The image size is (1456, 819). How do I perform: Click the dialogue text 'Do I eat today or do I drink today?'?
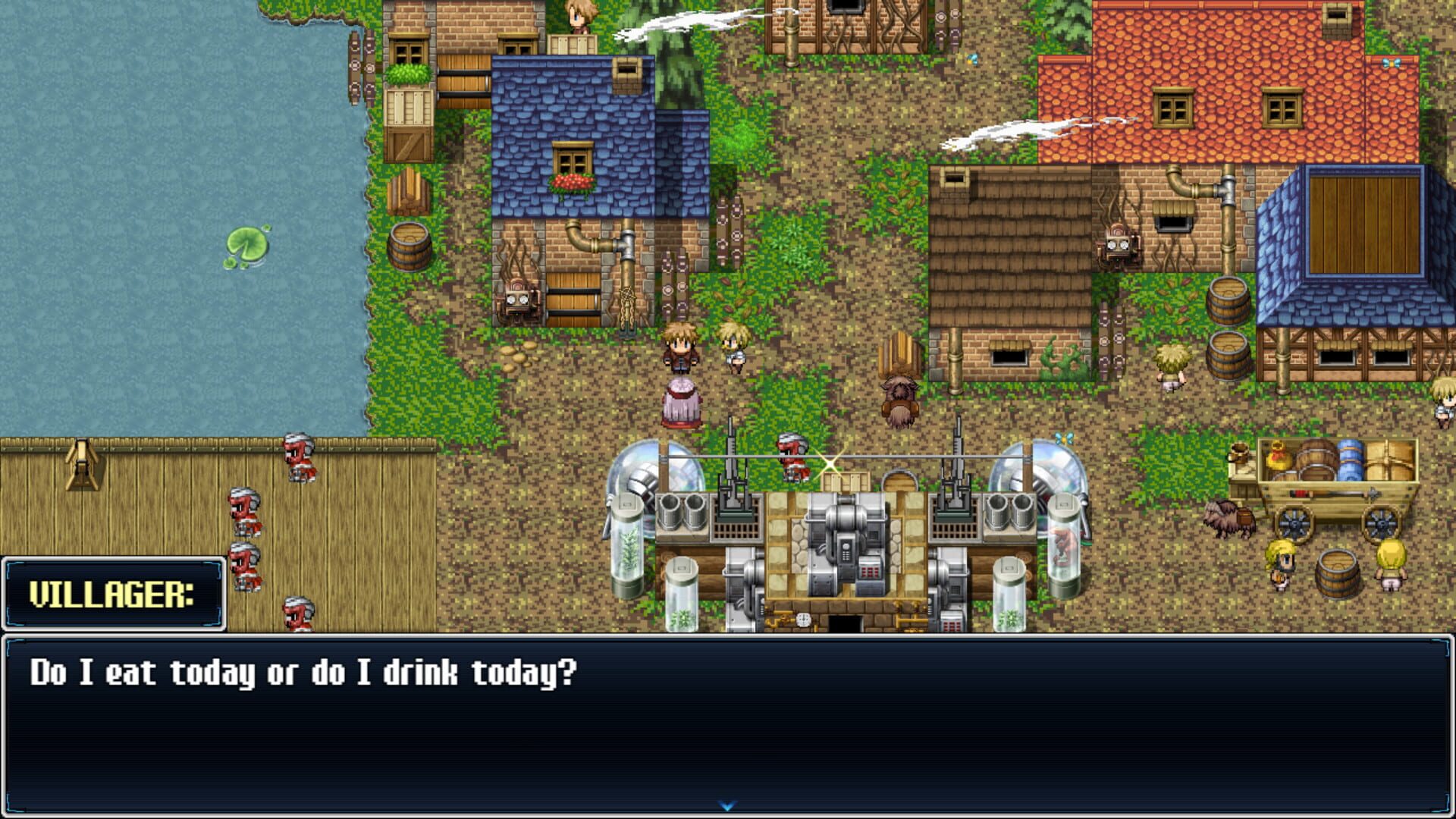pyautogui.click(x=303, y=671)
